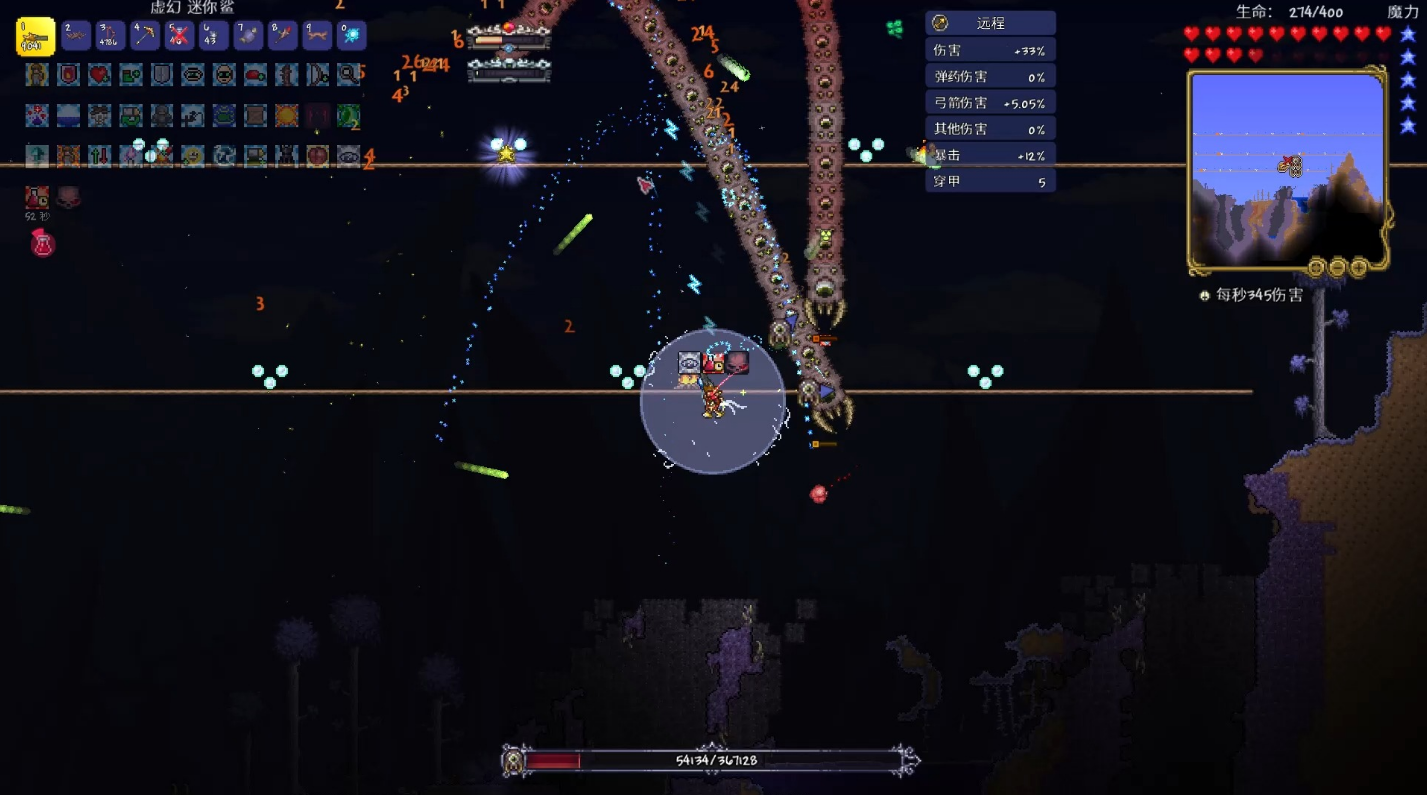Click the grey shield buff icon

pyautogui.click(x=162, y=74)
